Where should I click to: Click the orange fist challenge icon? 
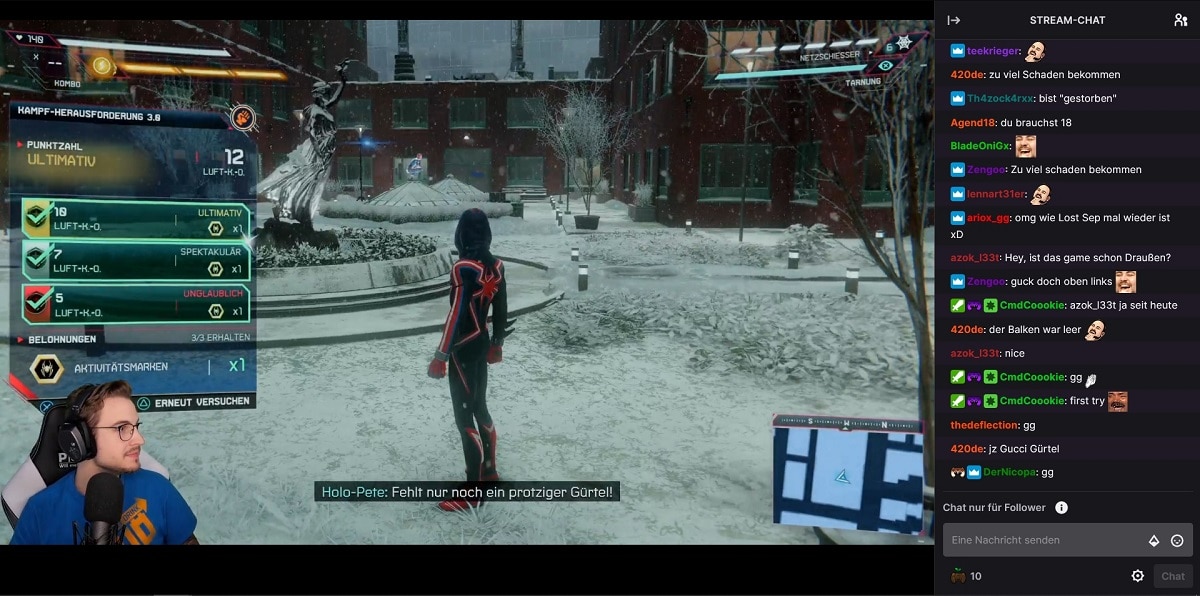(241, 119)
